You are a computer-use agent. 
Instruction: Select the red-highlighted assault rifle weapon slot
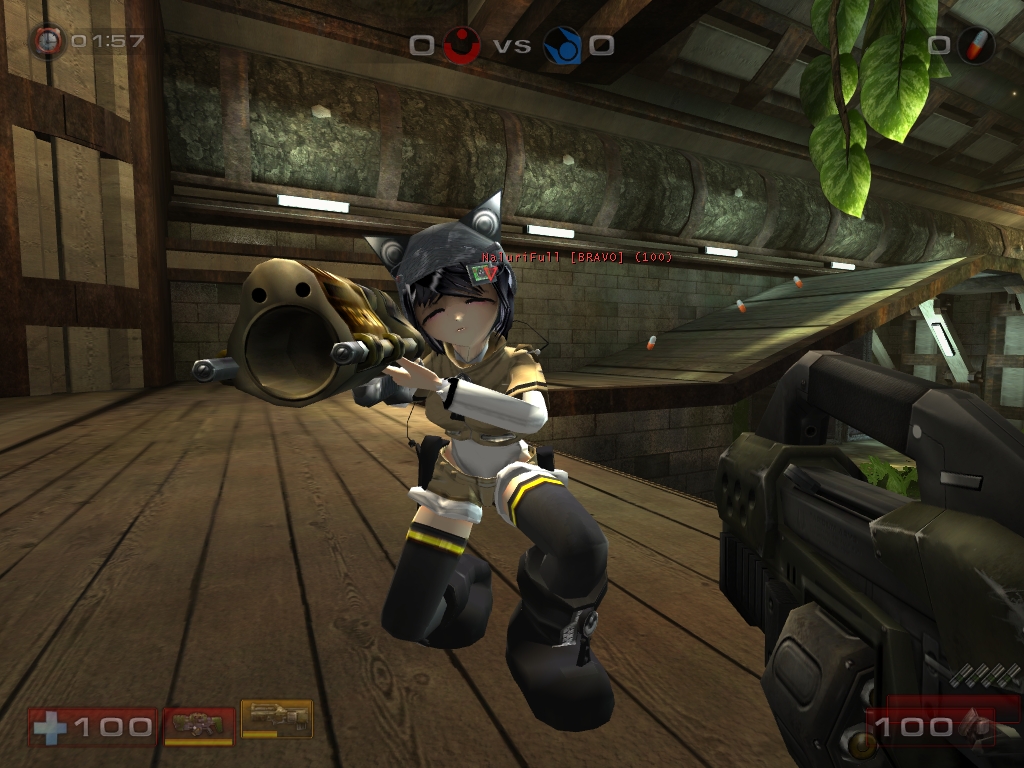tap(199, 724)
